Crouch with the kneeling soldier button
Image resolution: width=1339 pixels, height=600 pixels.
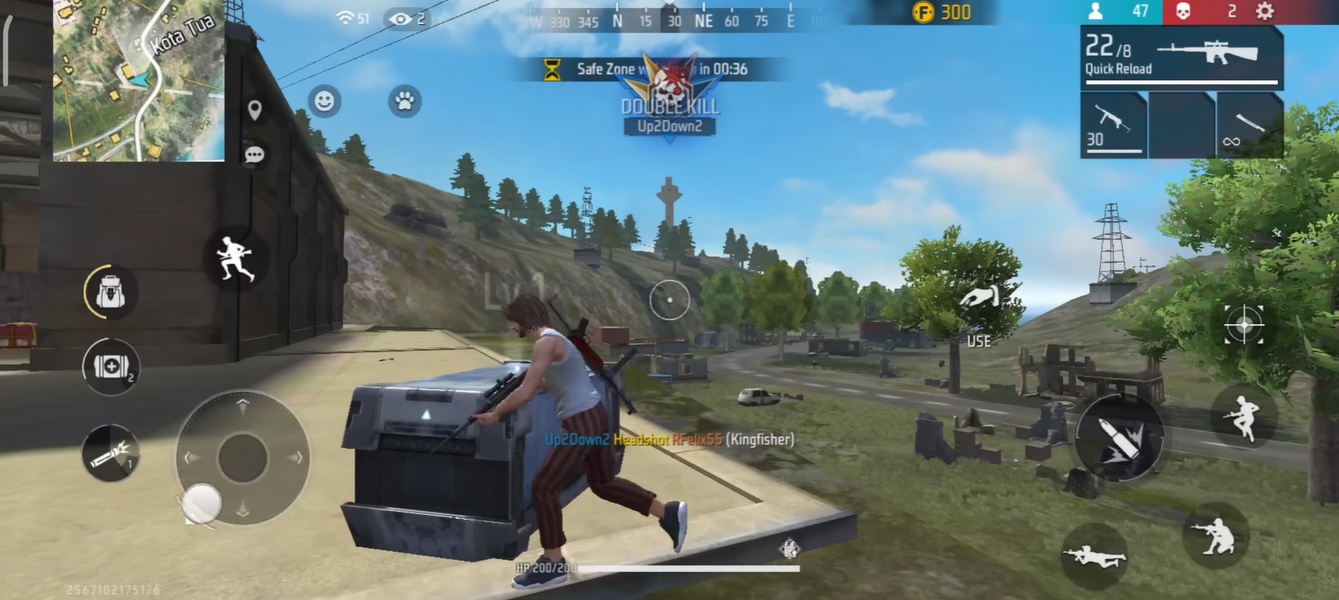click(x=1216, y=535)
